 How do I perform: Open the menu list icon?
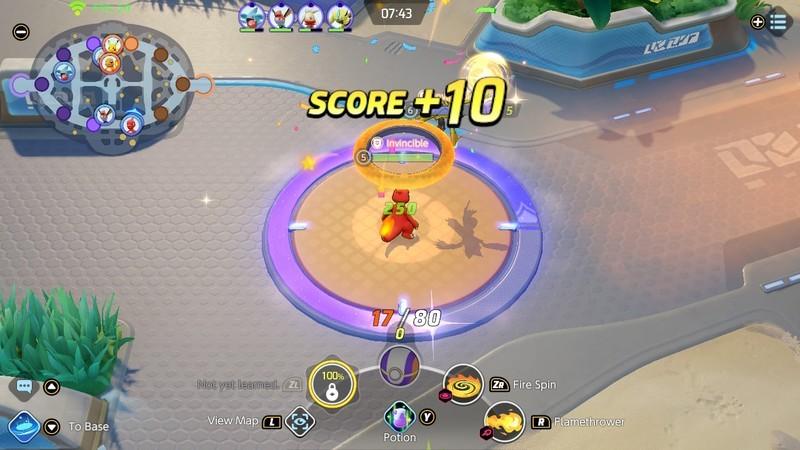(777, 22)
